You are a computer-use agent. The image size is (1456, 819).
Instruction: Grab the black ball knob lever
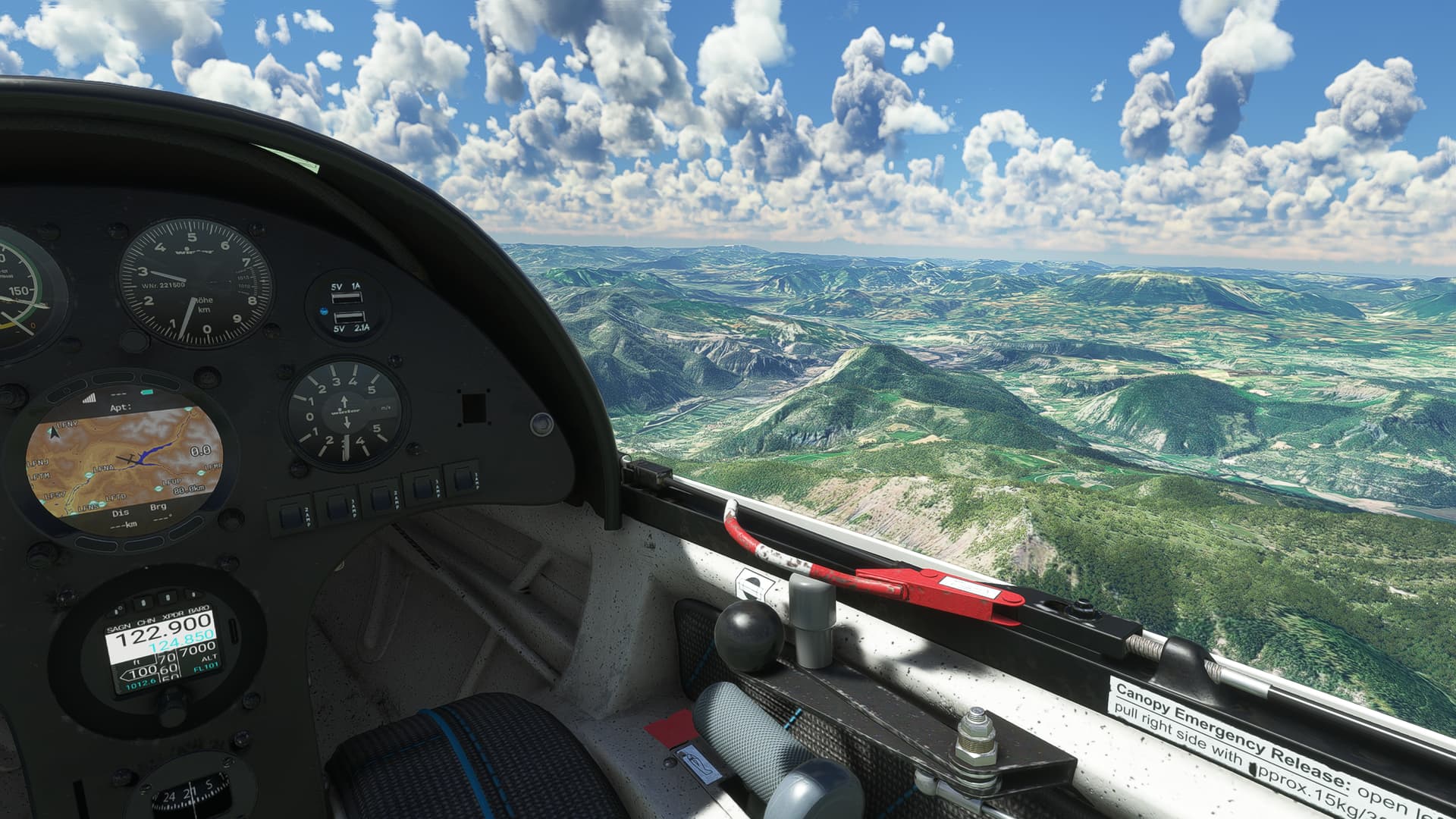coord(748,629)
